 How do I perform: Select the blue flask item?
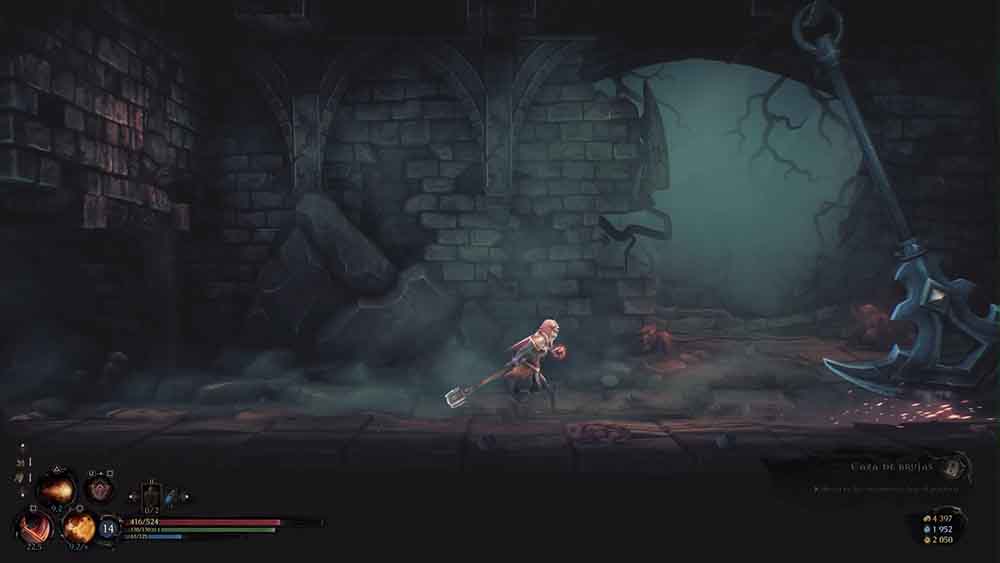click(172, 496)
